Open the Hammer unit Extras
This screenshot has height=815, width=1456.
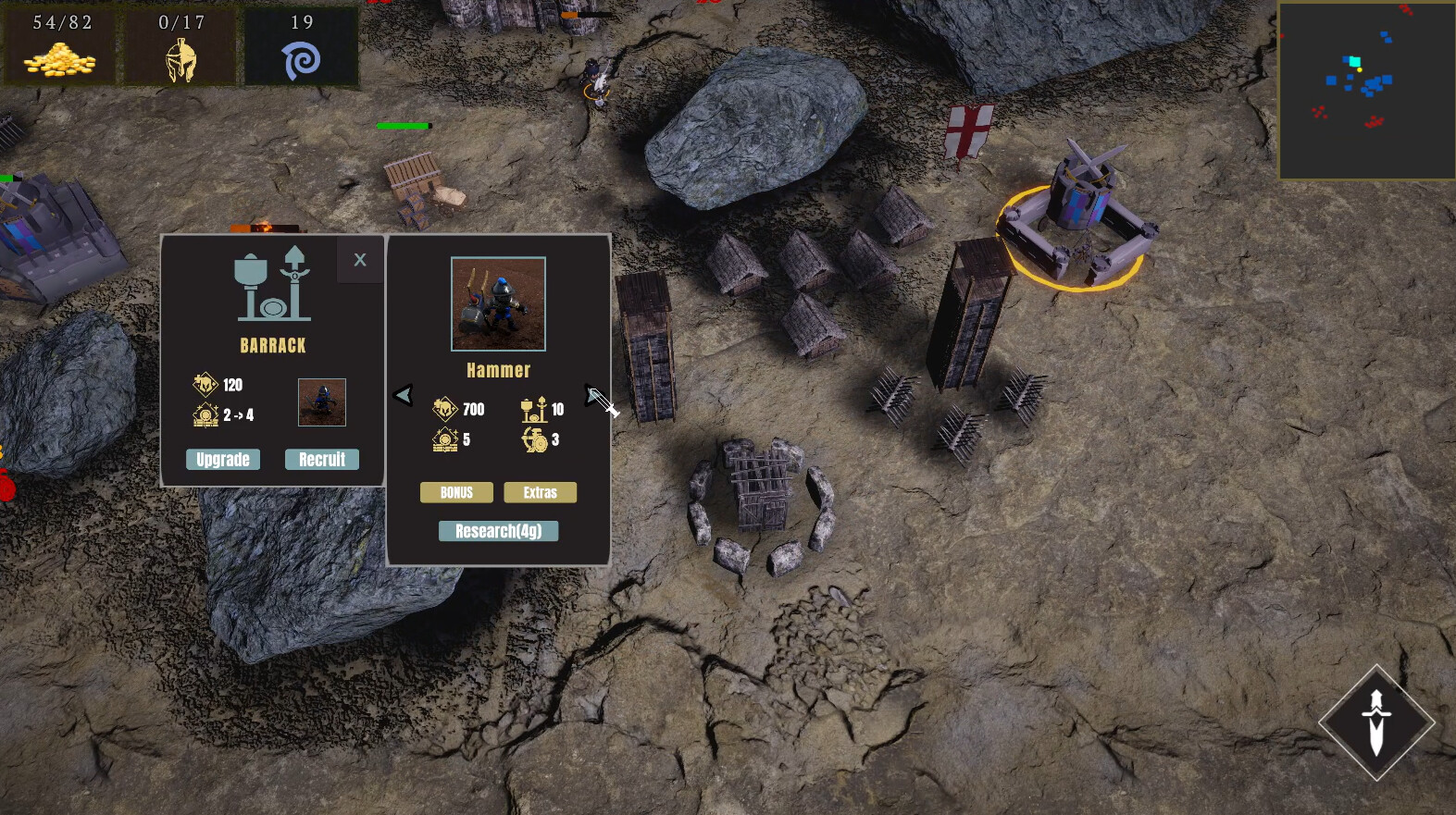coord(540,492)
